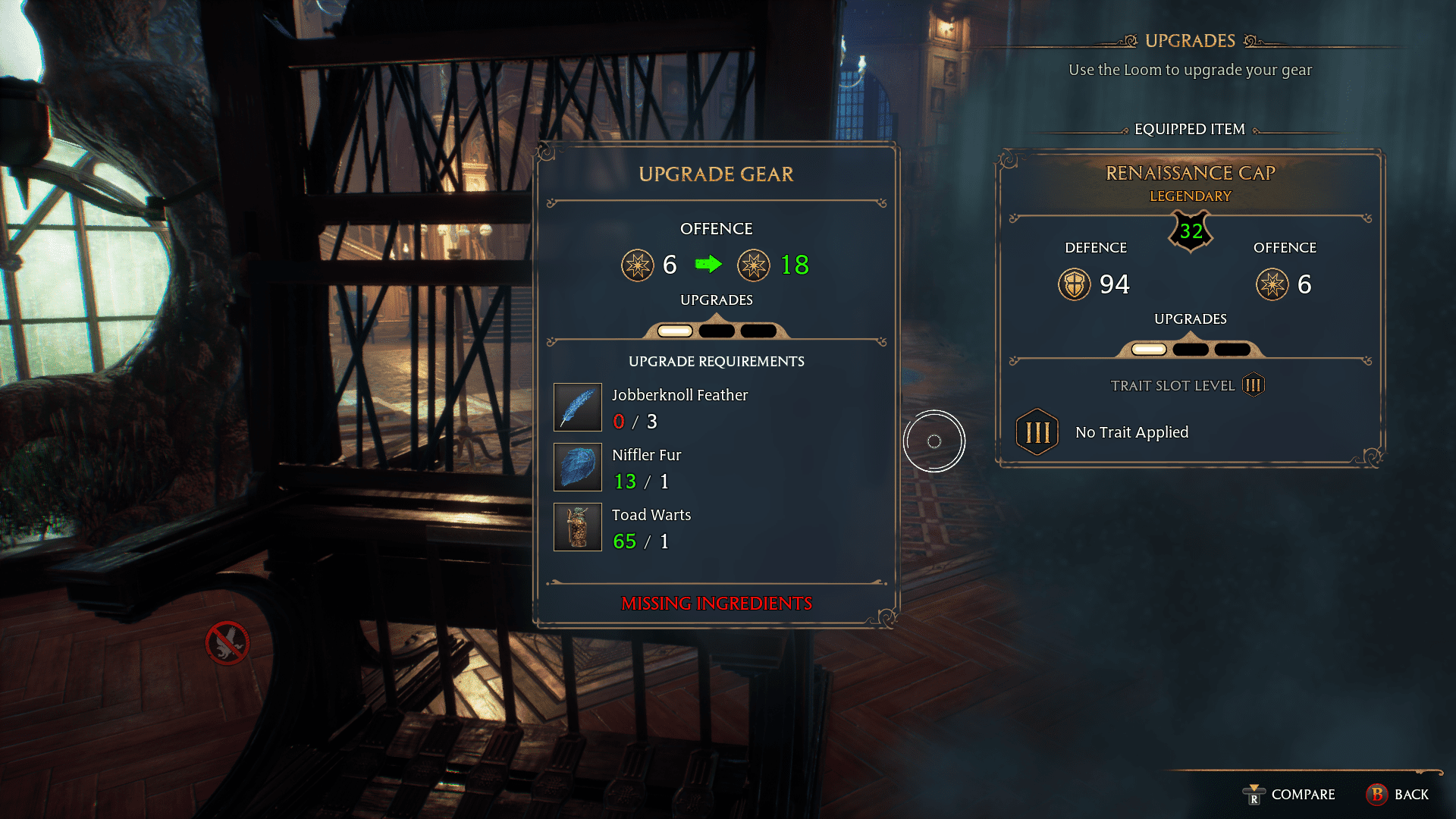Select the green Offence star icon showing 18
The image size is (1456, 819).
(754, 265)
